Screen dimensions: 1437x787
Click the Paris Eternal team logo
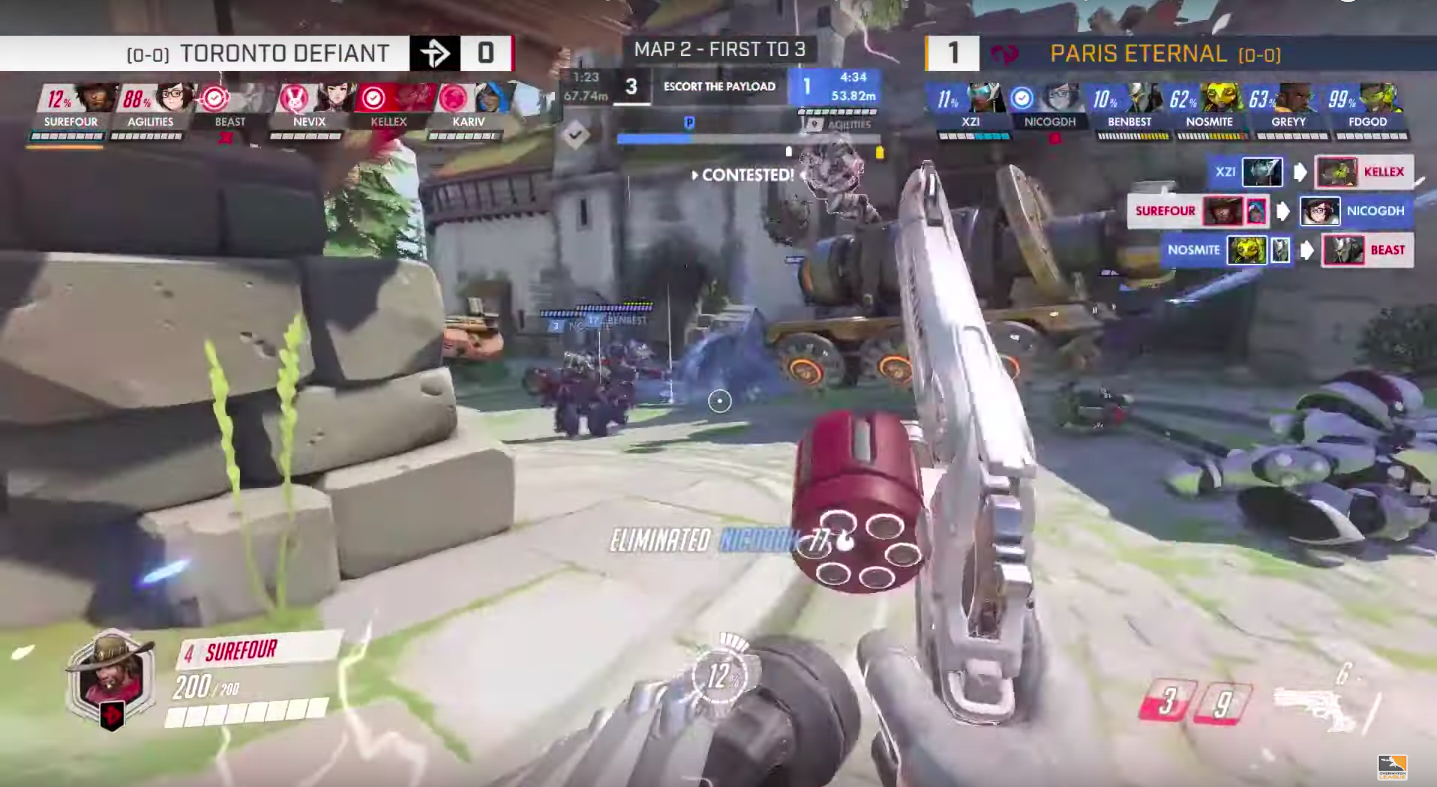pos(1003,54)
